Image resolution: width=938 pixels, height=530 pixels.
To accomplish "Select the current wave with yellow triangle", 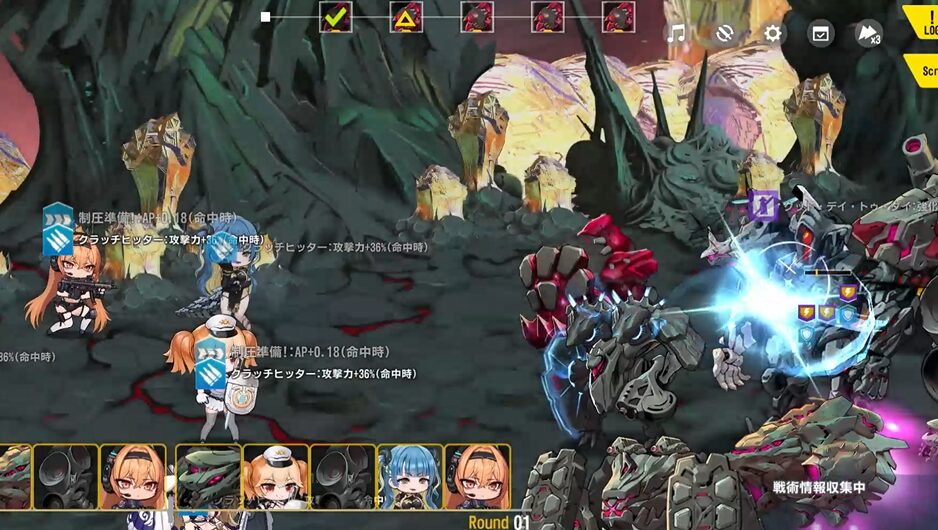I will (x=406, y=17).
